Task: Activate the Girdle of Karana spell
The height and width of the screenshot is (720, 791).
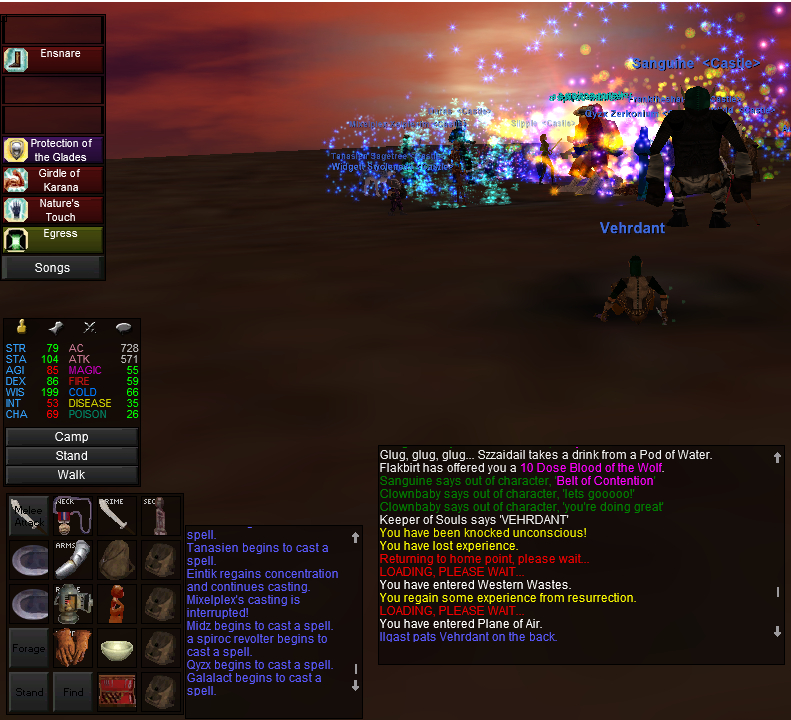Action: click(x=53, y=180)
